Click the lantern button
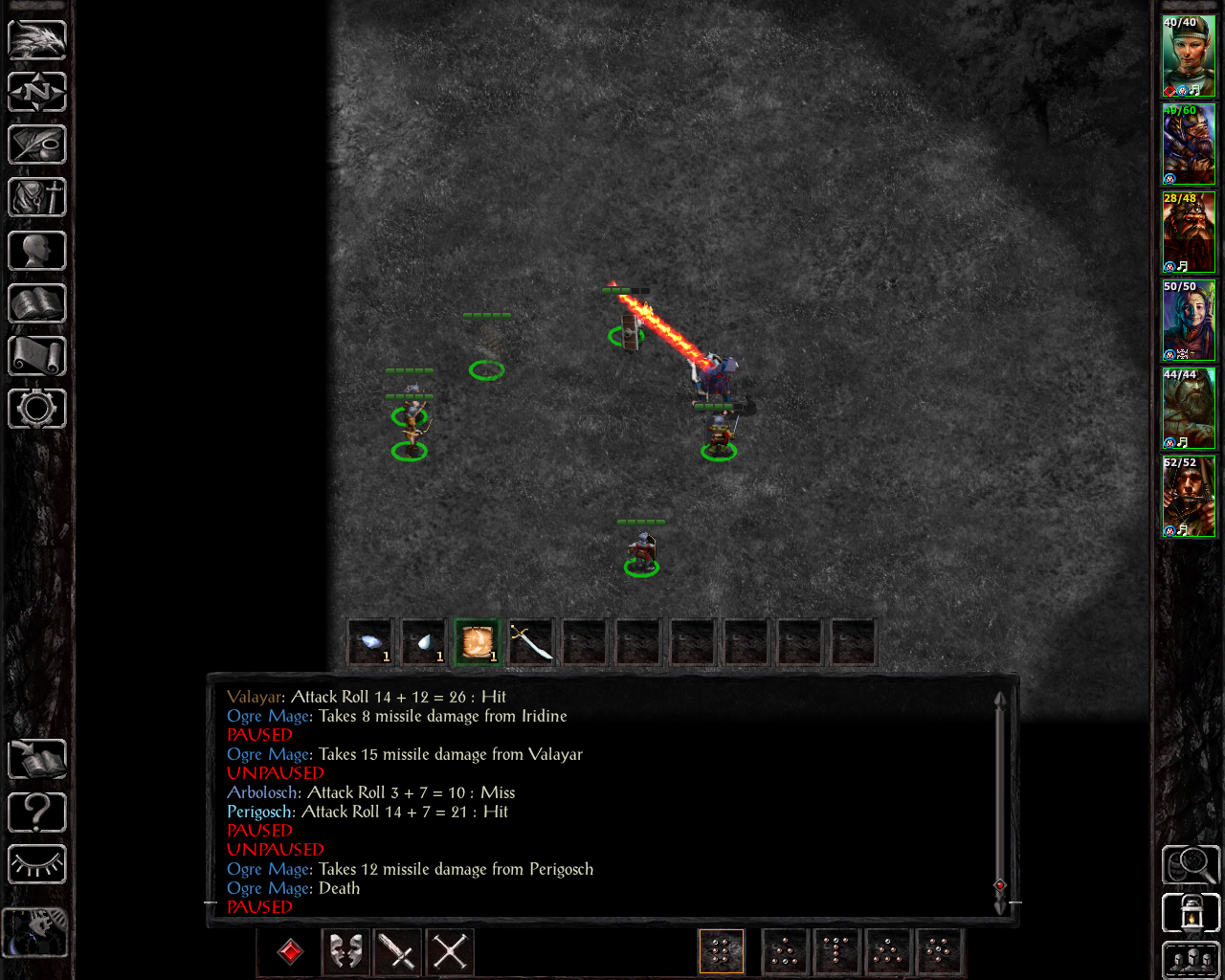This screenshot has height=980, width=1225. coord(1191,913)
